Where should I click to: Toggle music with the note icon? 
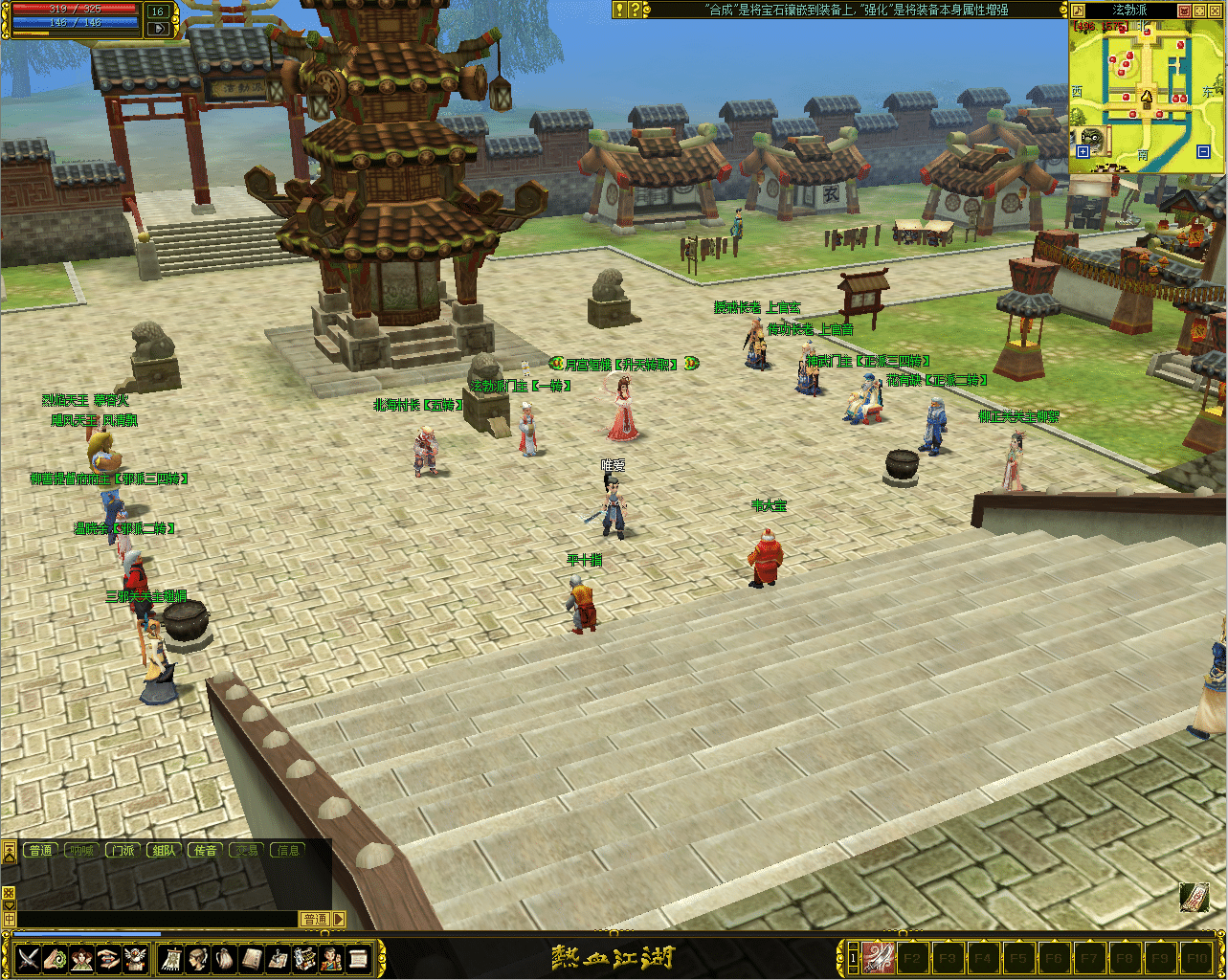1078,11
